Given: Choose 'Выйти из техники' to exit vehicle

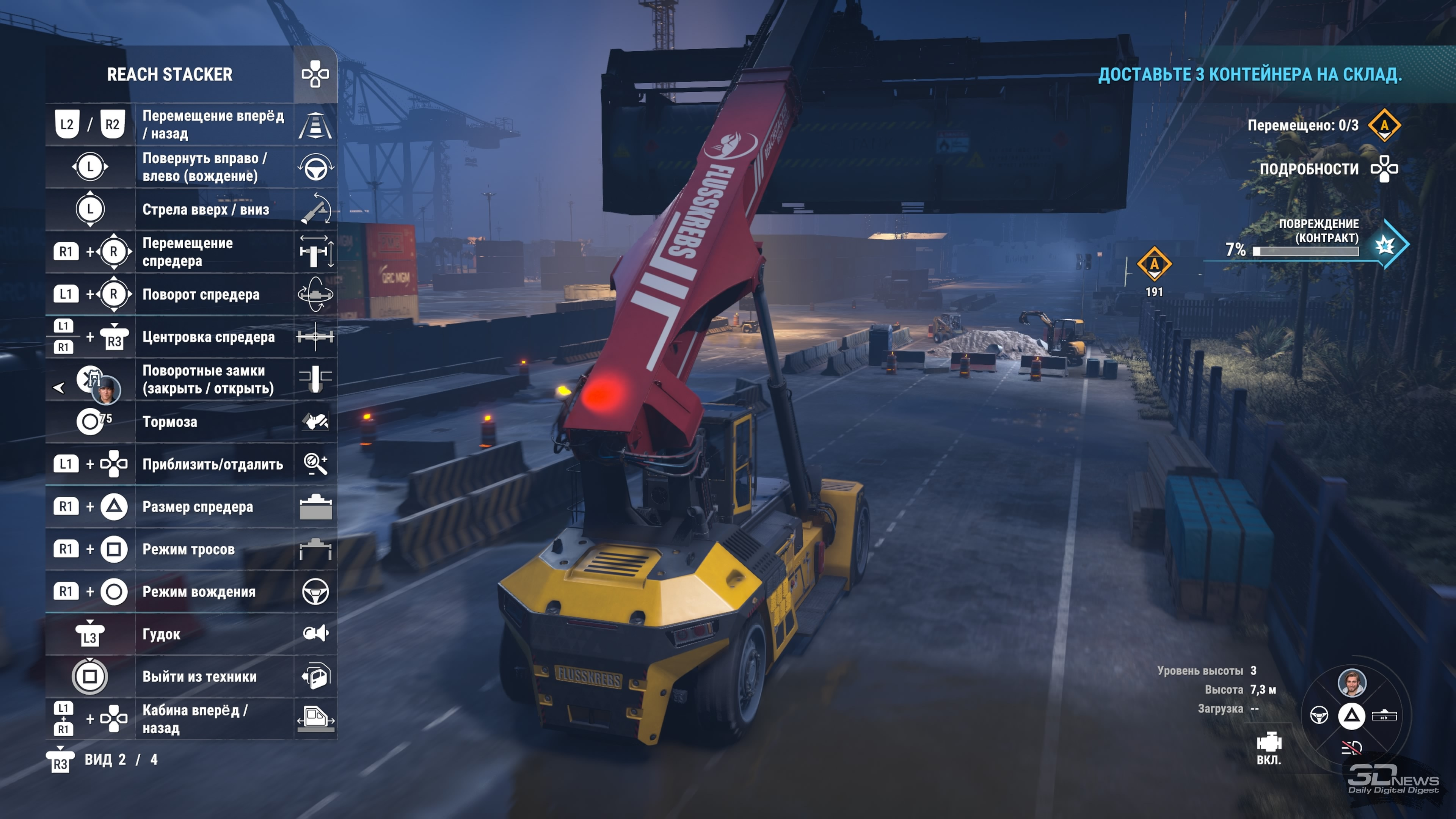Looking at the screenshot, I should pyautogui.click(x=191, y=676).
